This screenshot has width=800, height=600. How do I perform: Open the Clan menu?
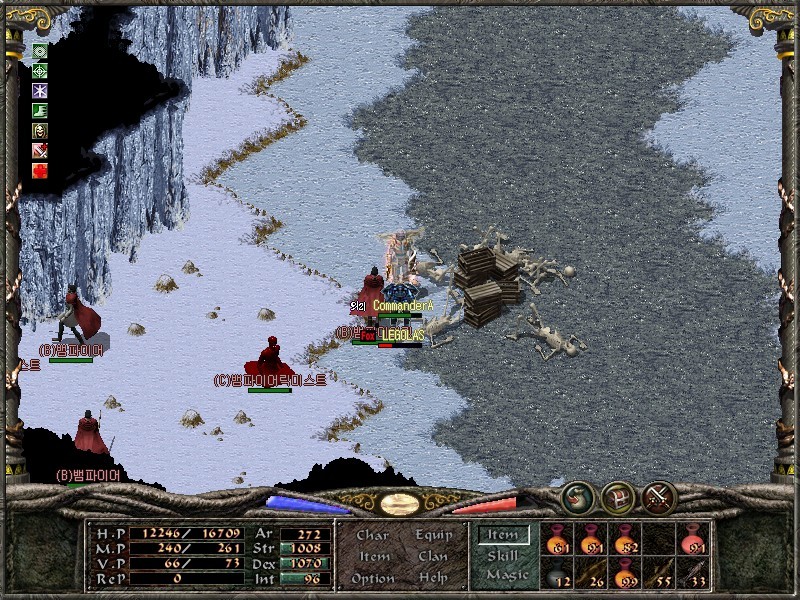coord(432,556)
